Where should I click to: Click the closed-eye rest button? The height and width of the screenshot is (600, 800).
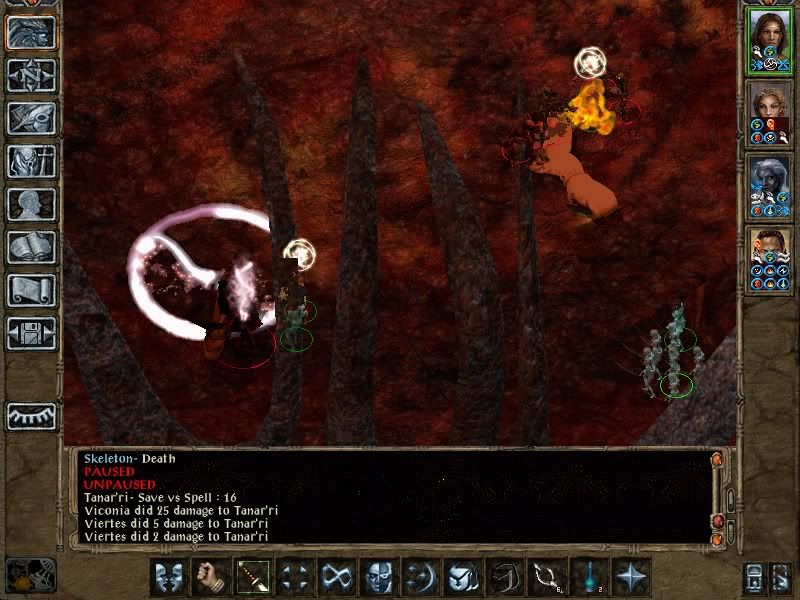coord(31,415)
